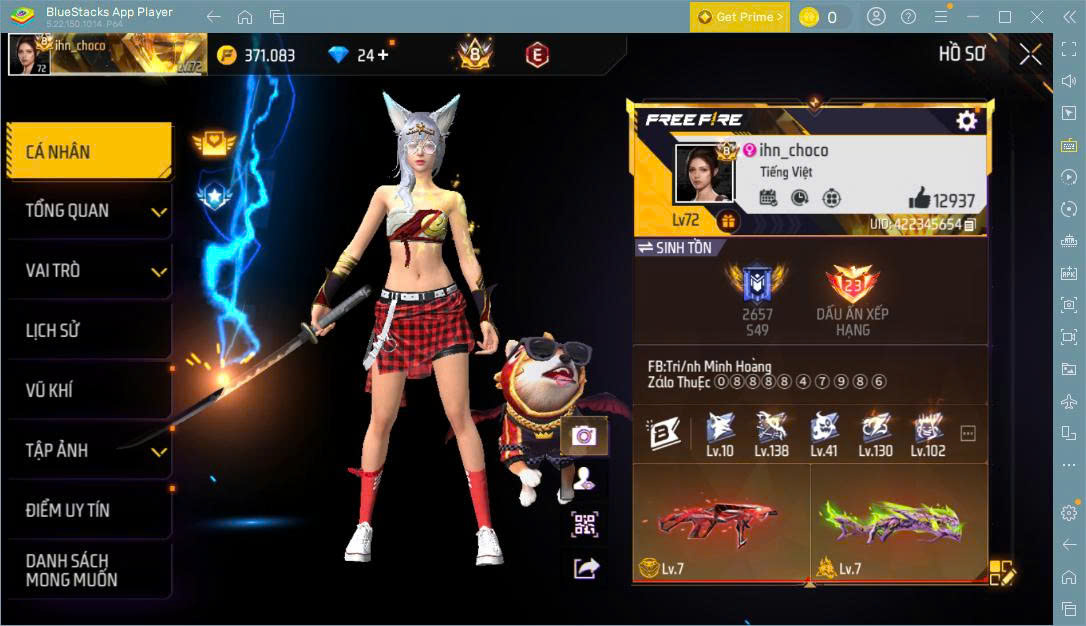Take a photo with the camera button

(x=585, y=436)
